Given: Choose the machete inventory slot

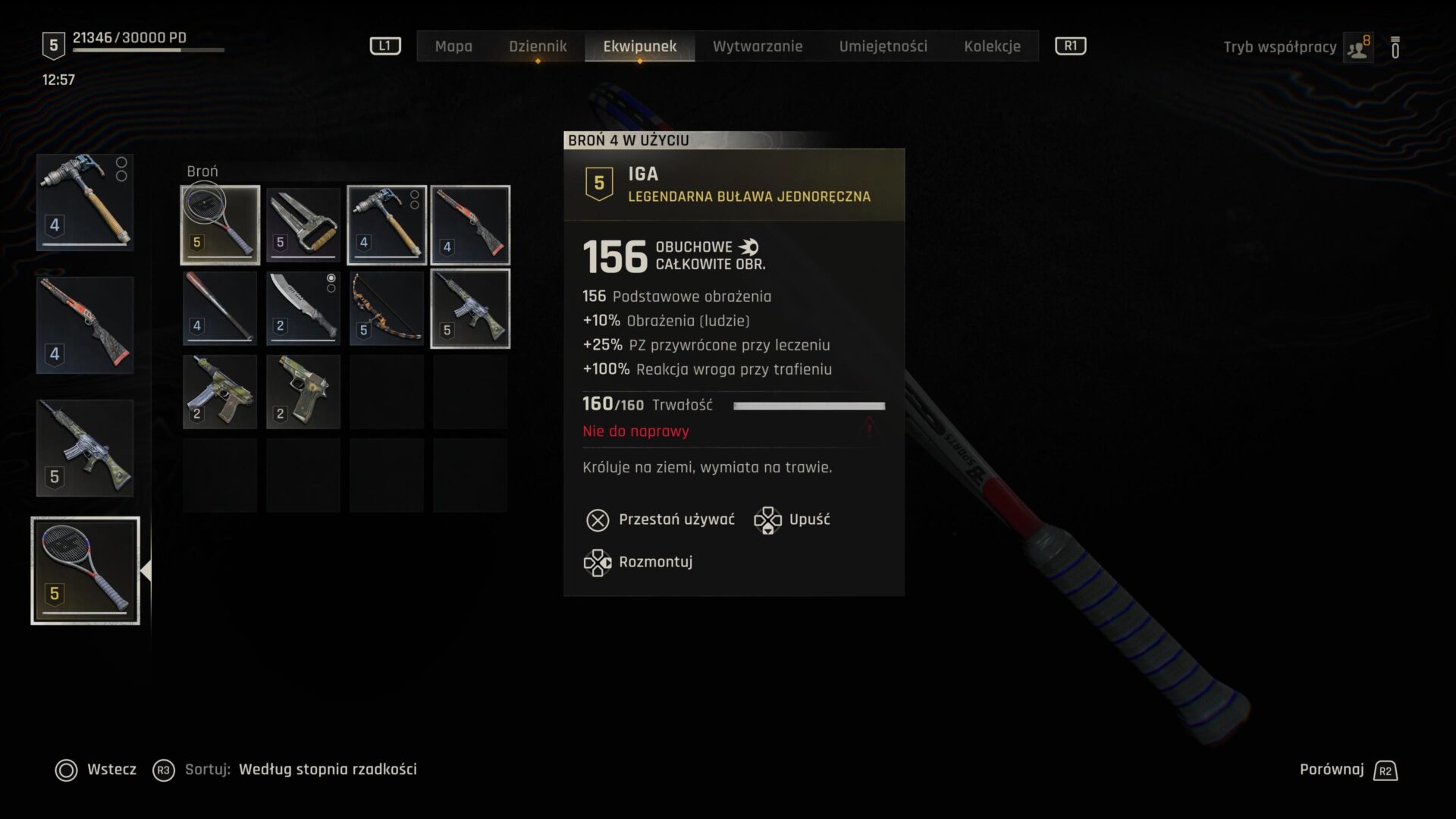Looking at the screenshot, I should pos(303,309).
